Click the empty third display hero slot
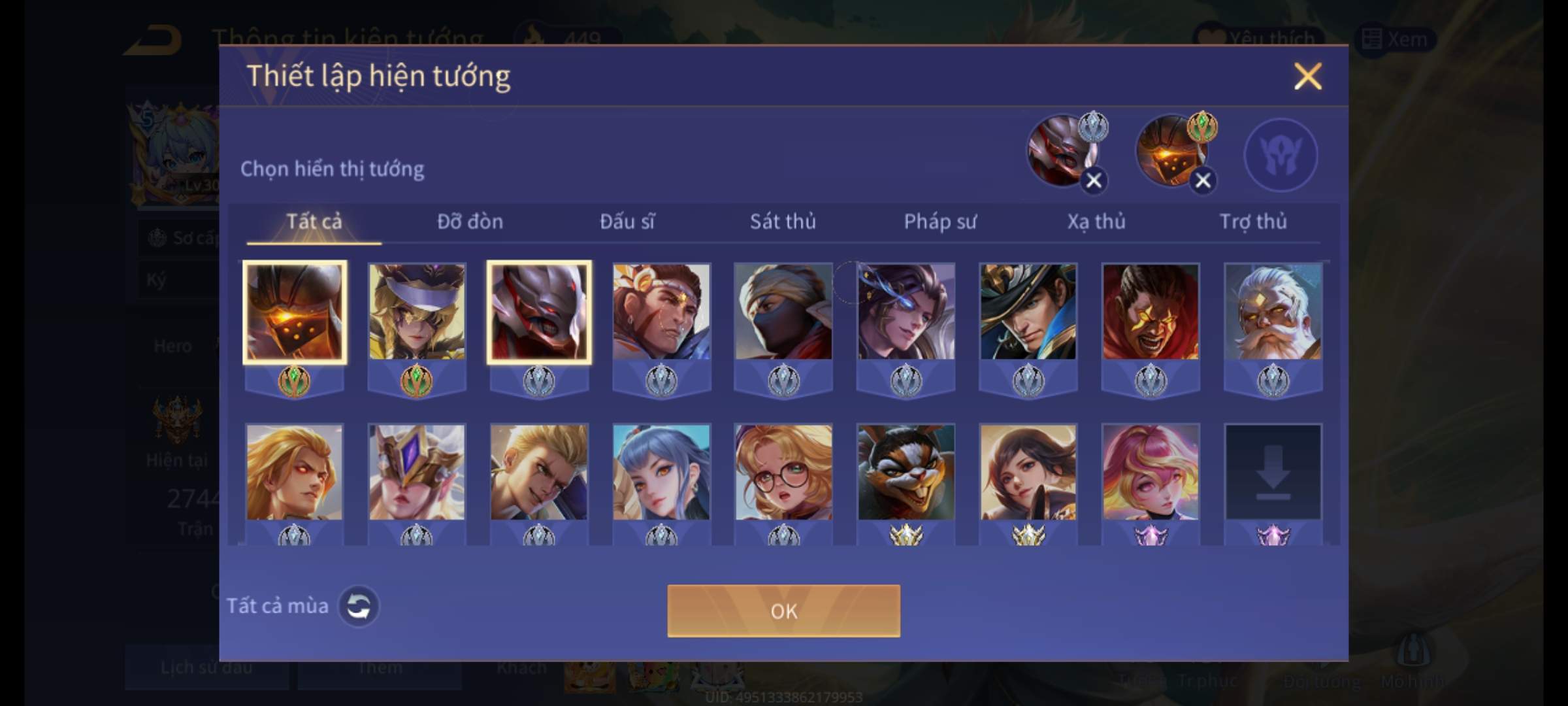The height and width of the screenshot is (706, 1568). (x=1281, y=155)
